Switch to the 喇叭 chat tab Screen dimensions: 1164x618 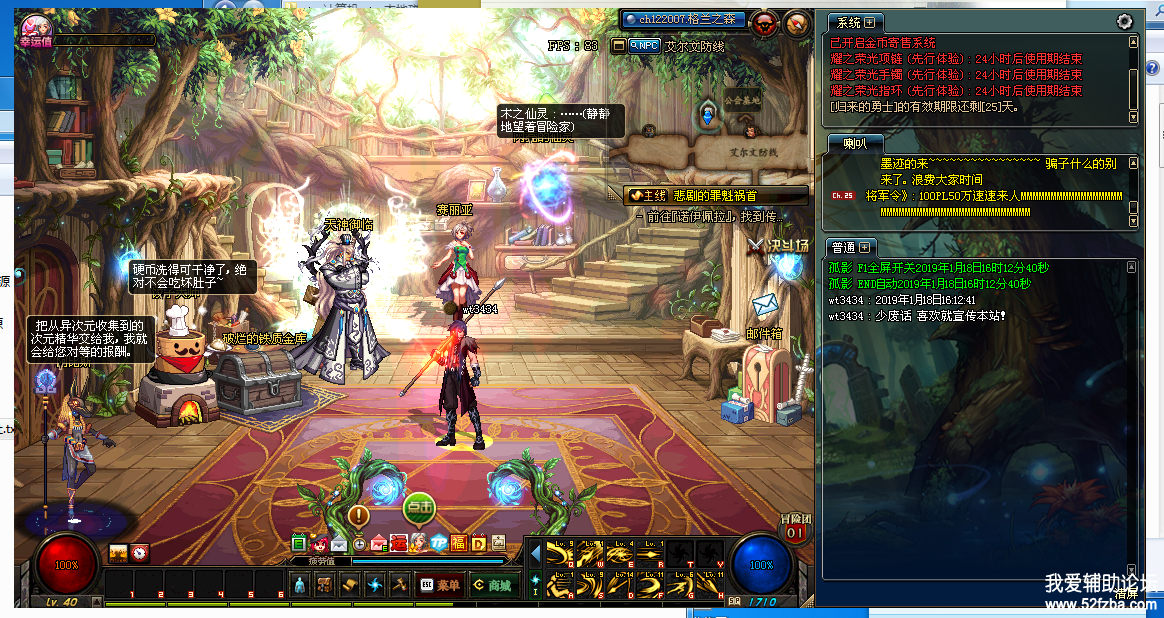coord(854,145)
